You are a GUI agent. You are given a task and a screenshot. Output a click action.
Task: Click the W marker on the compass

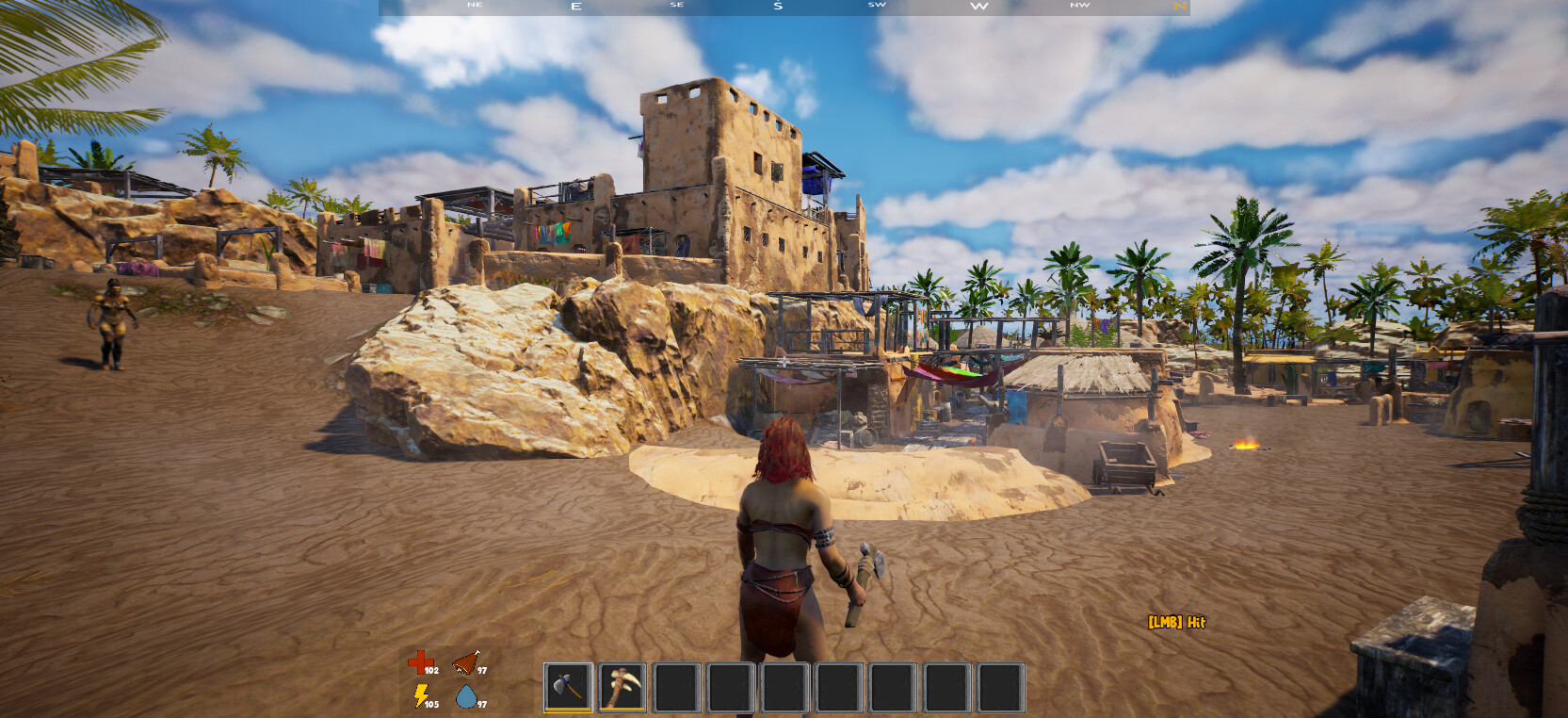pyautogui.click(x=978, y=7)
